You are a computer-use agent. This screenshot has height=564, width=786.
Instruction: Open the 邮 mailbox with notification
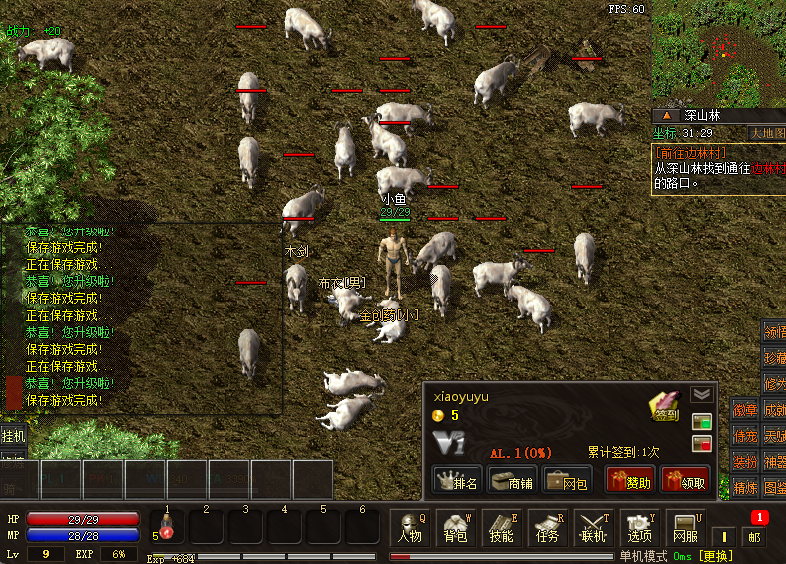(754, 532)
